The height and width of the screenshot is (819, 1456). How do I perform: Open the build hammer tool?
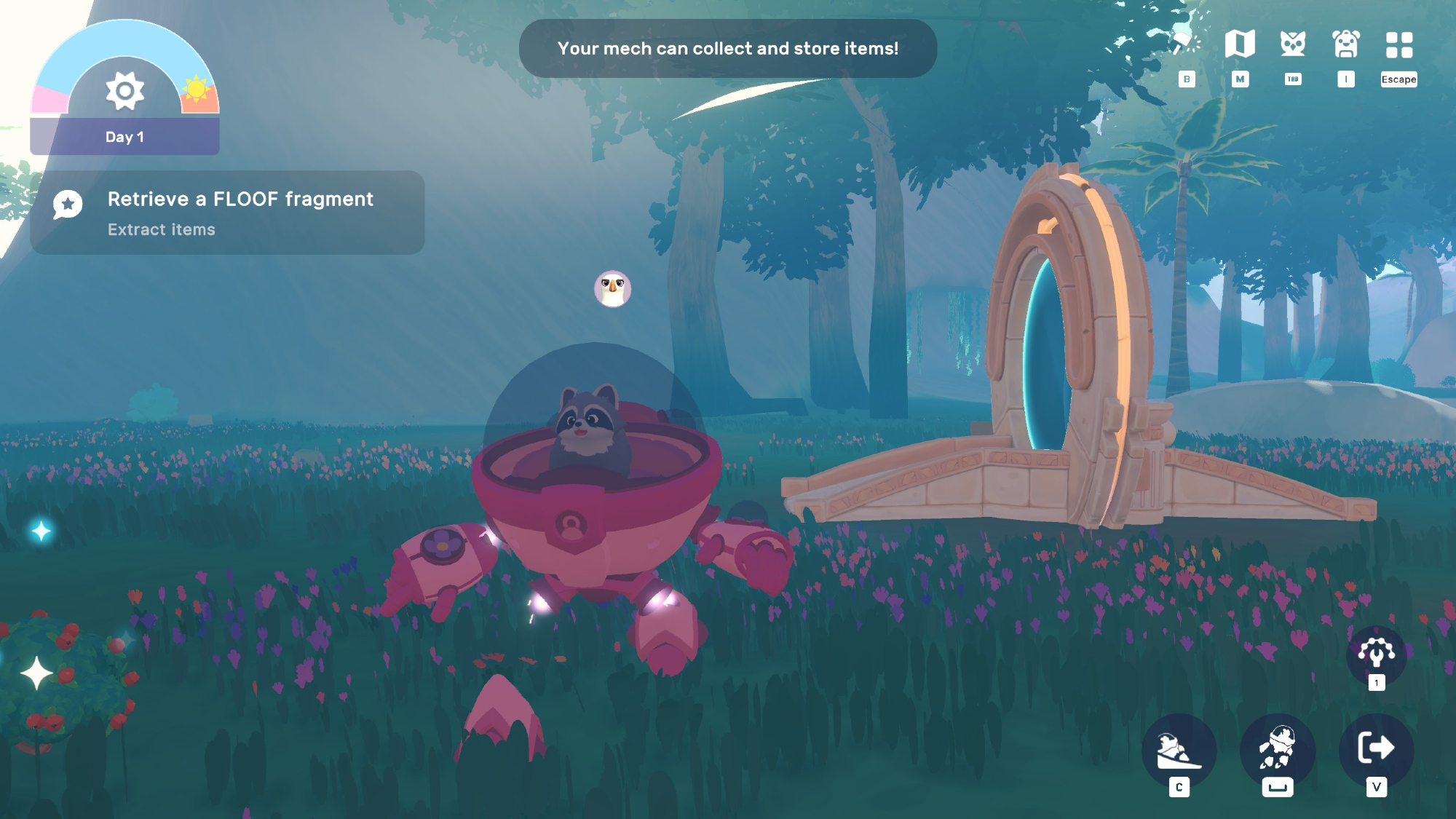1187,44
